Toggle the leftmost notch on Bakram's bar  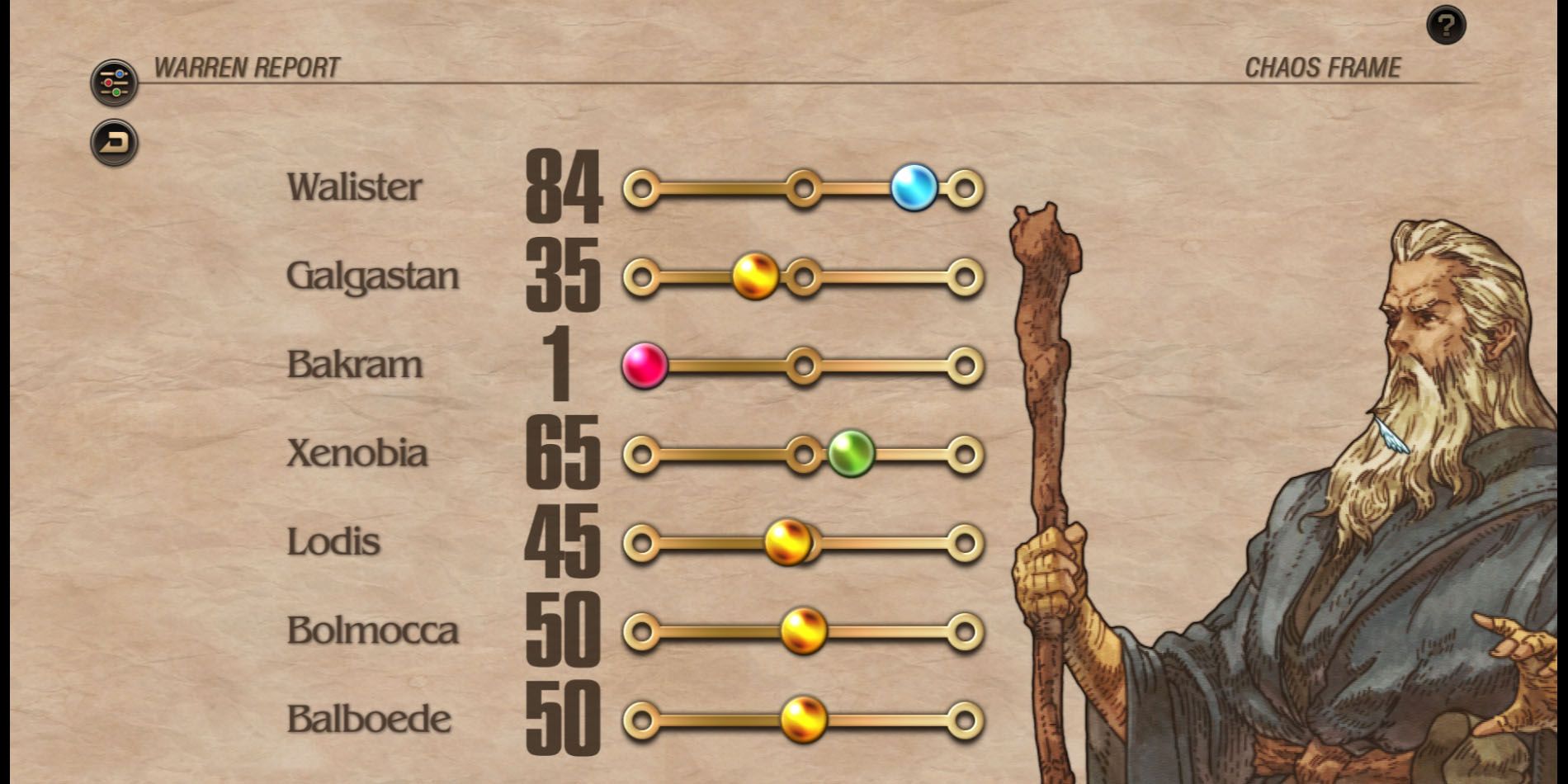pos(645,365)
